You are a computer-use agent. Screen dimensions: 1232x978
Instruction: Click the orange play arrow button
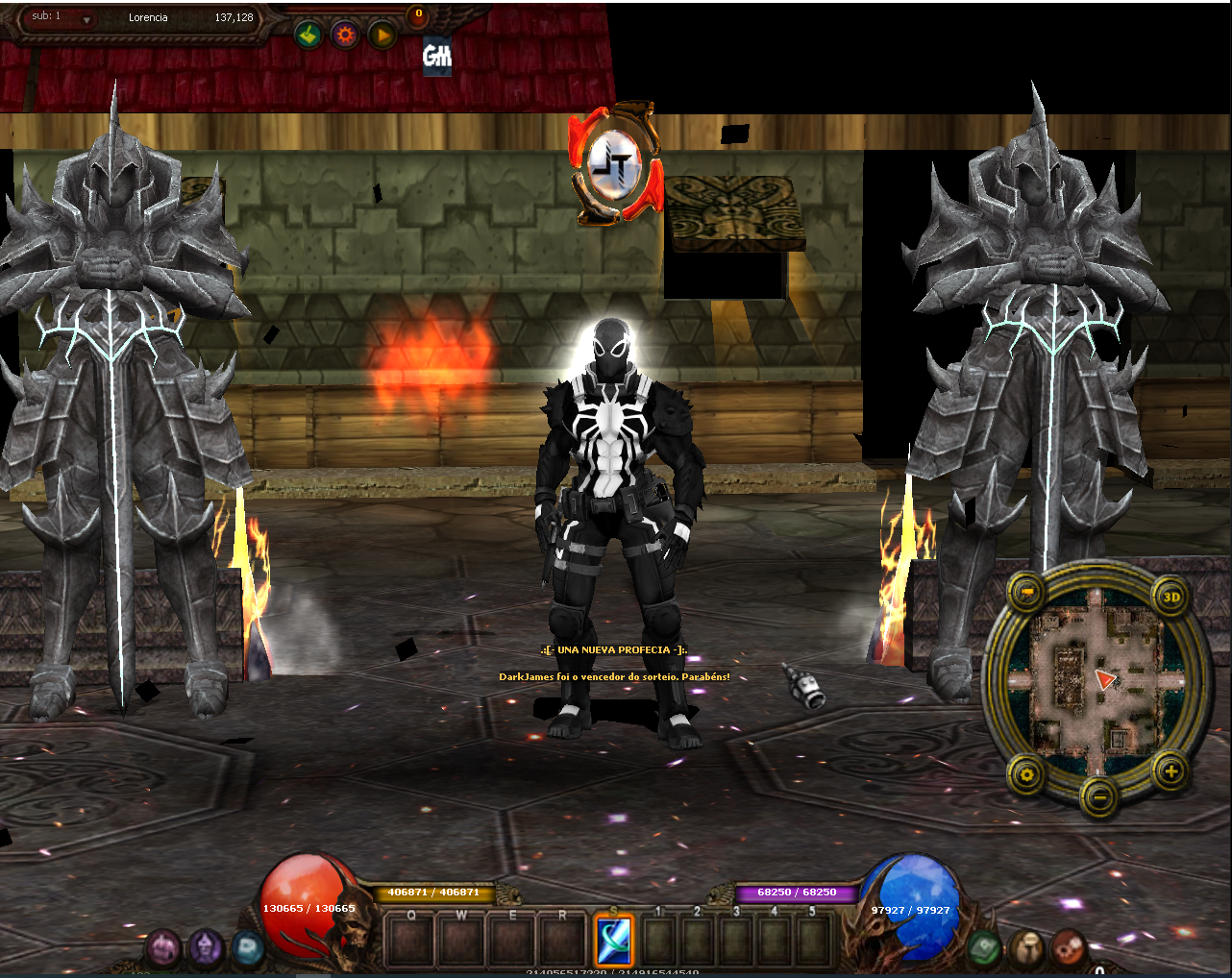pyautogui.click(x=382, y=36)
